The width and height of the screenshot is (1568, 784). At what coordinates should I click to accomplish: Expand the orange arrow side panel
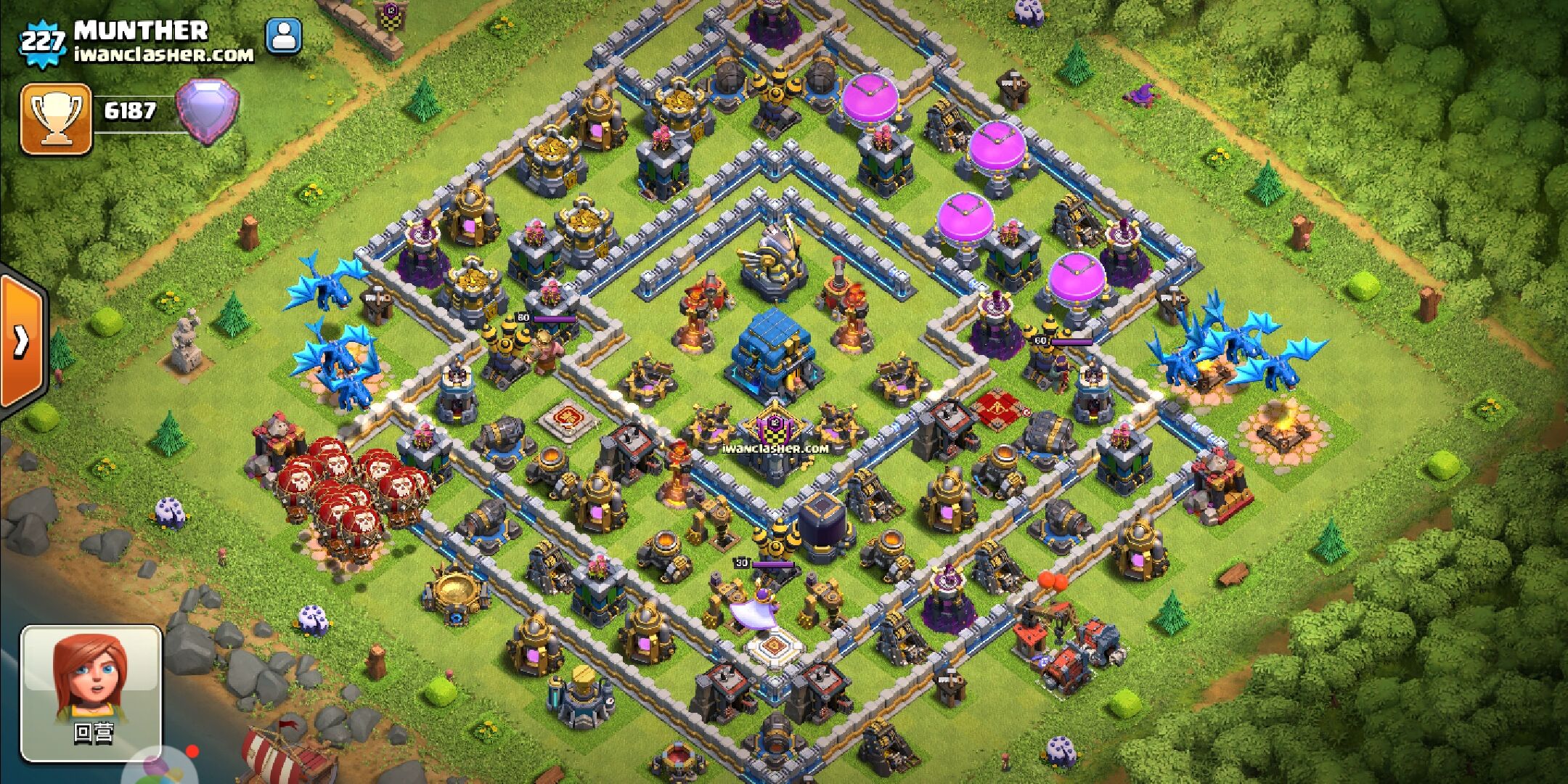coord(22,340)
